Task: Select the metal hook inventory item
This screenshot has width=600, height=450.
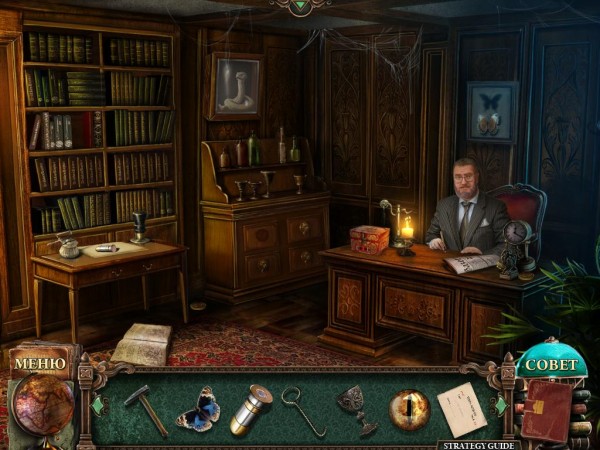Action: pos(303,410)
